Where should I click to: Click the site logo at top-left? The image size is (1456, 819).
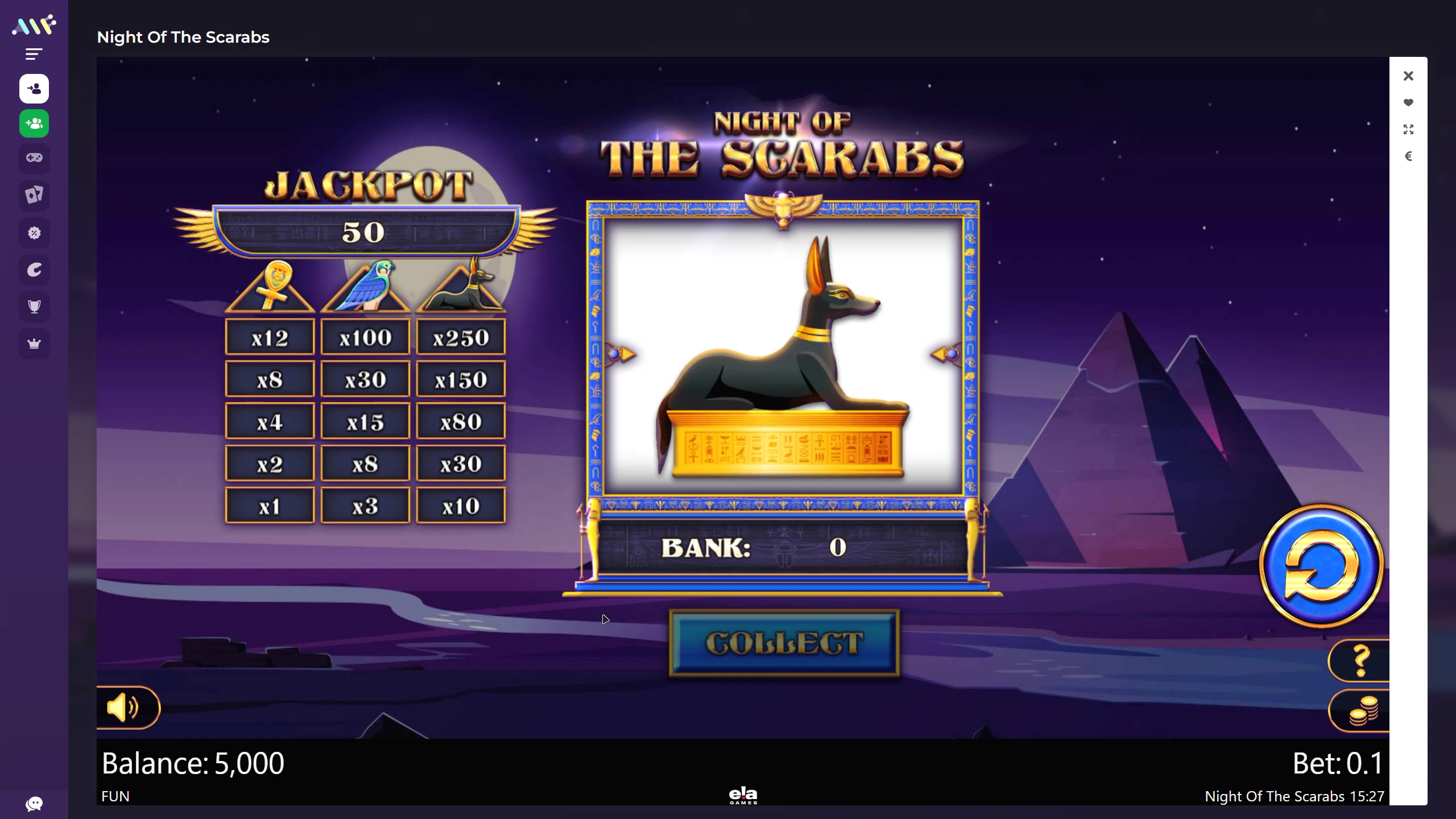tap(34, 26)
